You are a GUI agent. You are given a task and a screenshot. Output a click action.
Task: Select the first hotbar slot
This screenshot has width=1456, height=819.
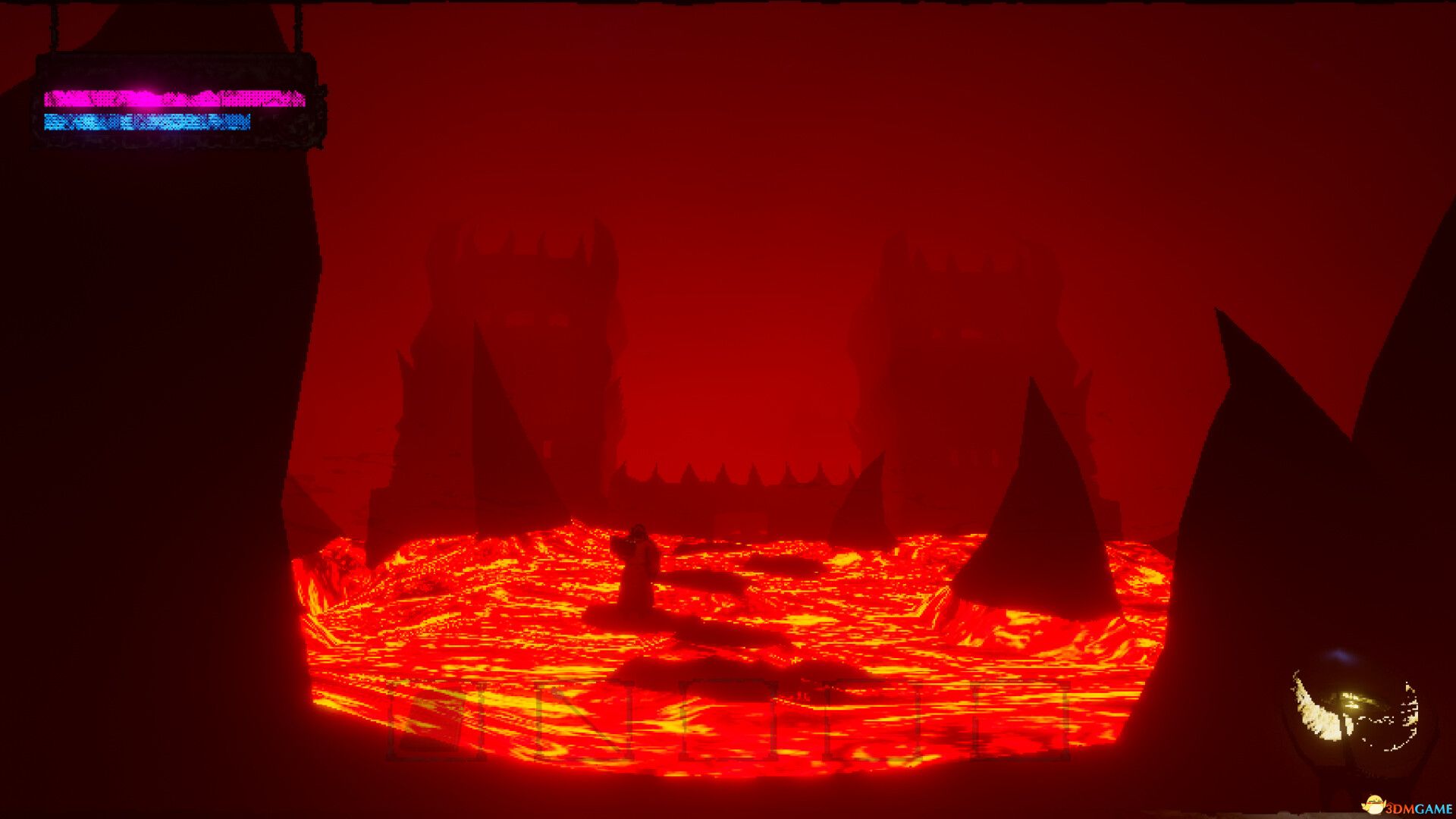[436, 720]
